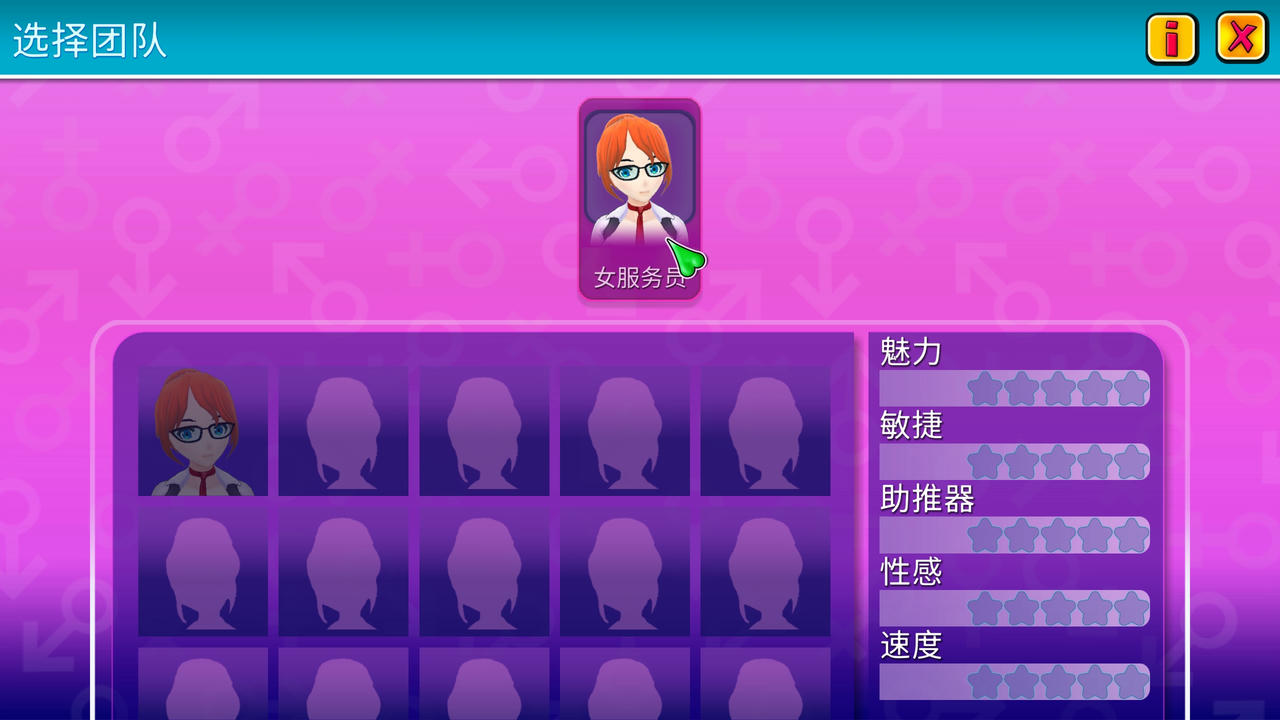Click the third star of the 助推器 rating

pos(1056,535)
